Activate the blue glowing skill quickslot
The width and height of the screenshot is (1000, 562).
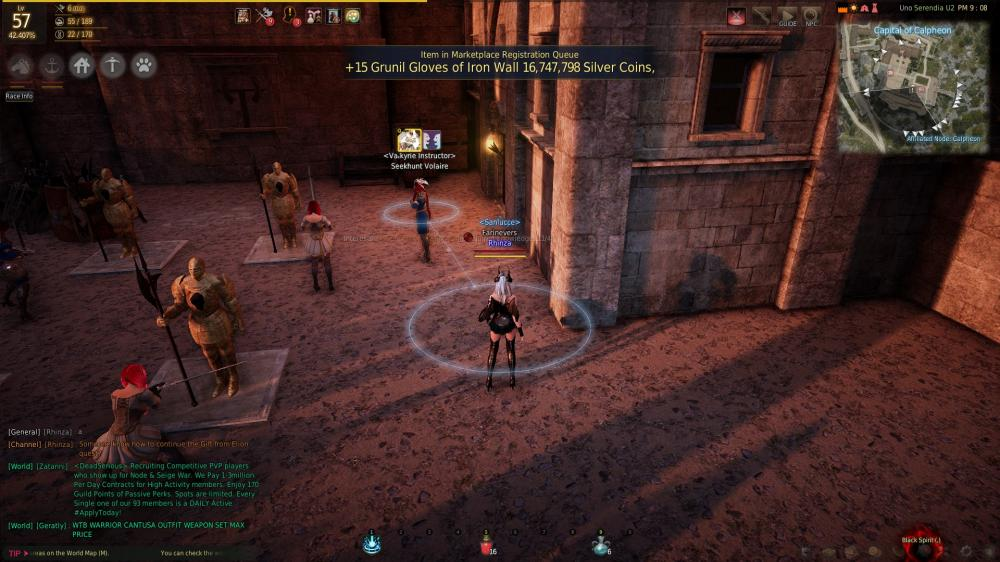tap(372, 543)
